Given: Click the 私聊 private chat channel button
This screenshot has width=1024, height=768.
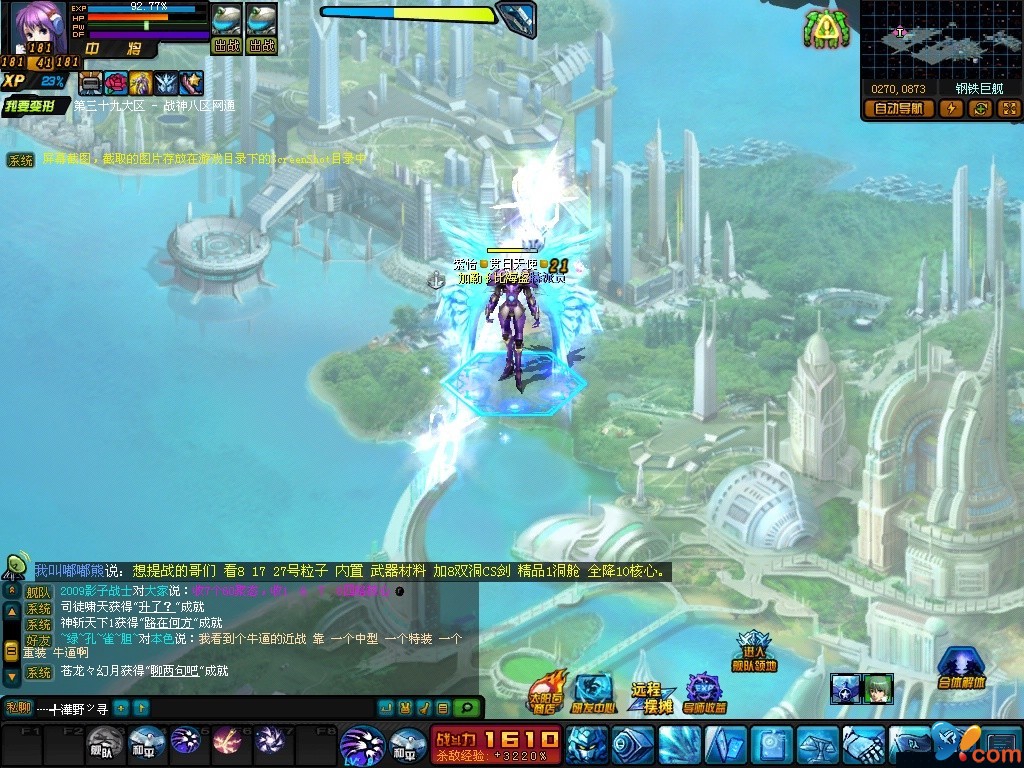Looking at the screenshot, I should point(19,708).
